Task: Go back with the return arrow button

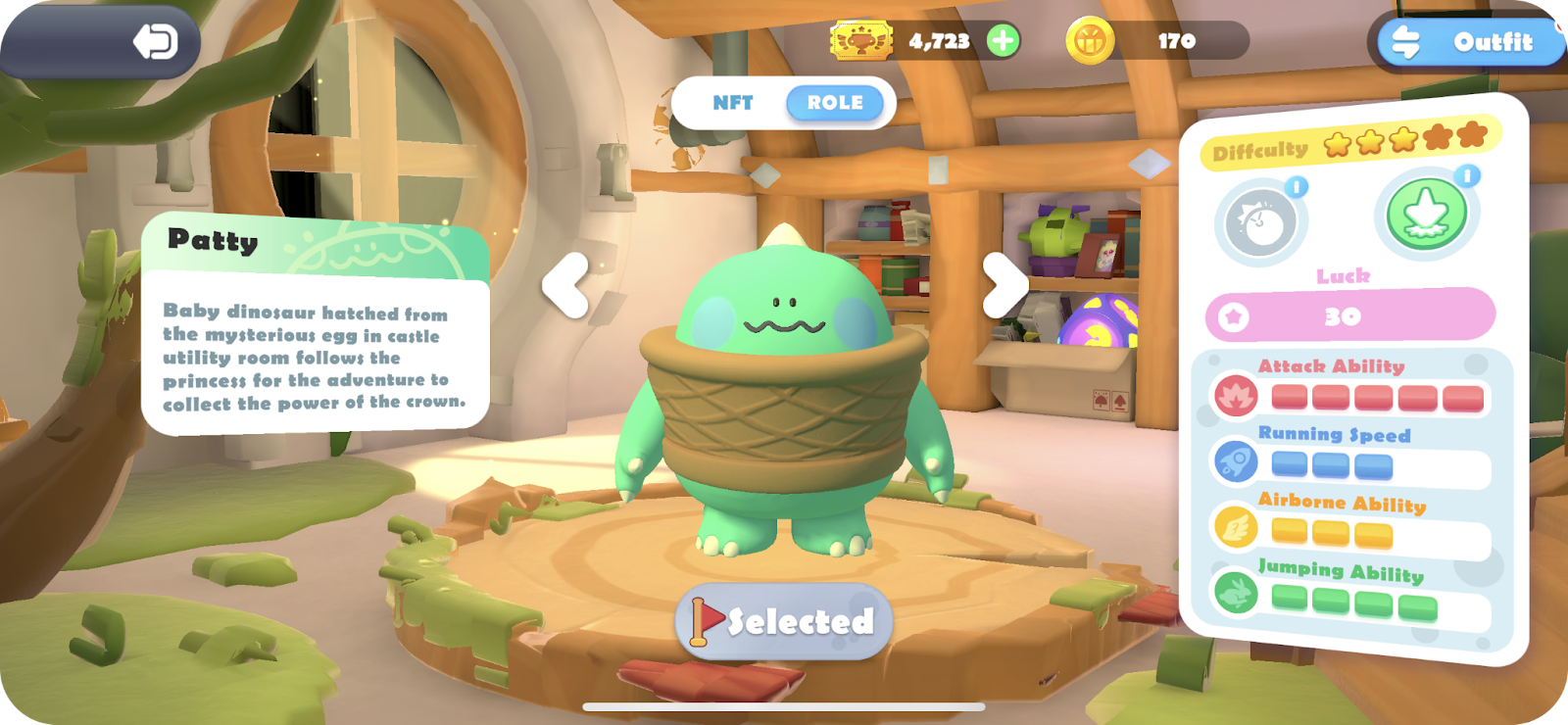Action: 156,42
